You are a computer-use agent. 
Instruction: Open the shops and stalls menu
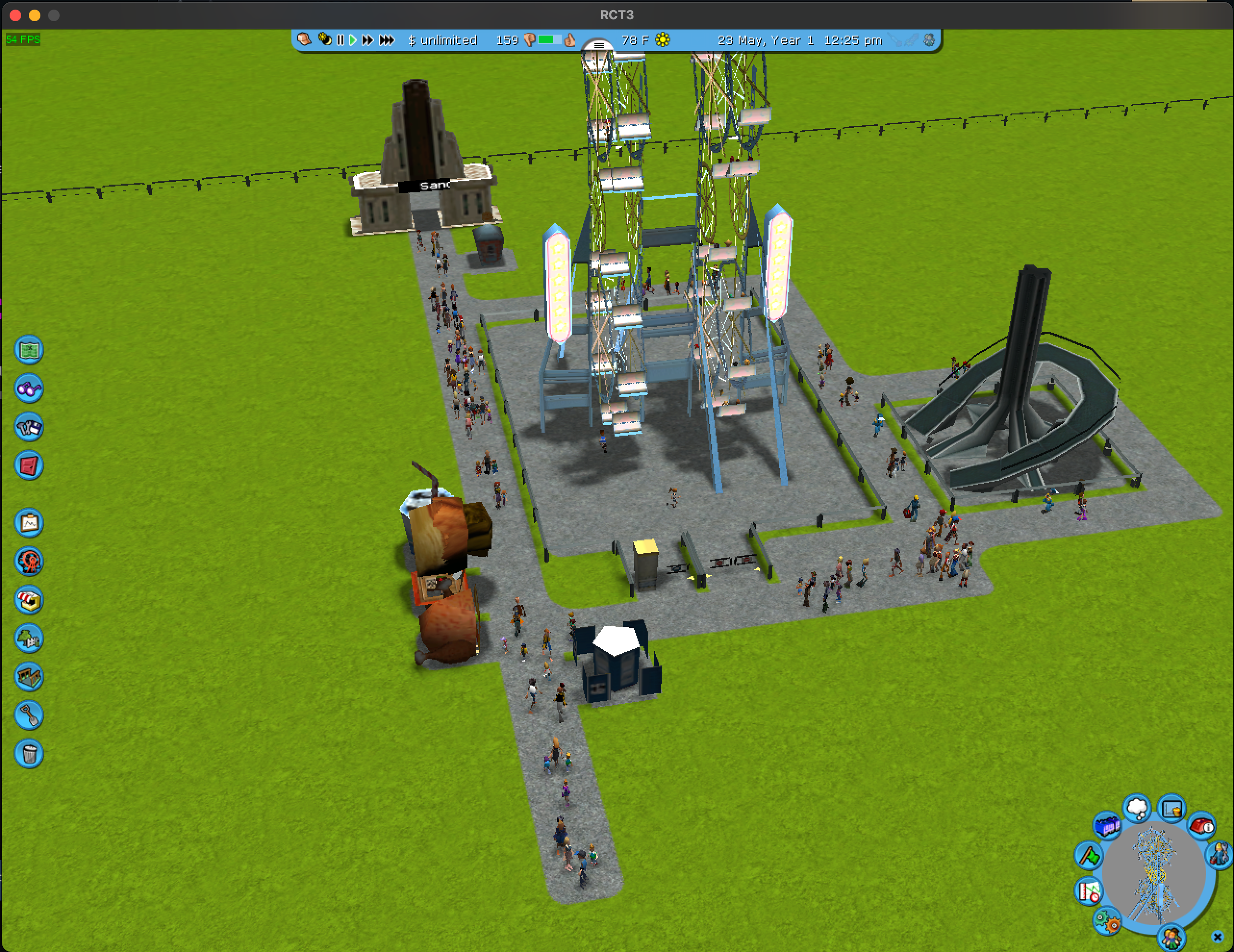[29, 600]
